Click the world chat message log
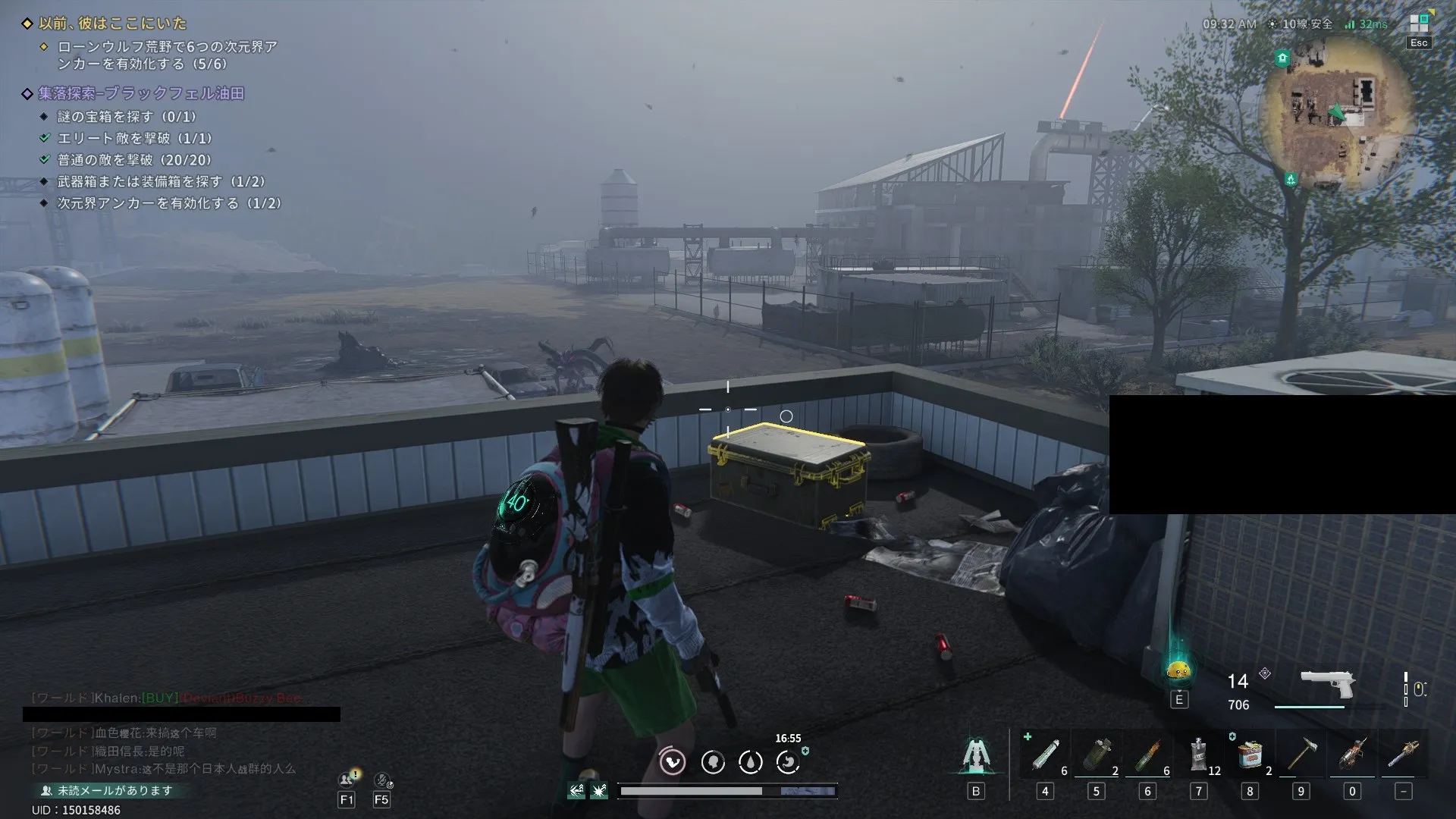This screenshot has height=819, width=1456. tap(163, 751)
